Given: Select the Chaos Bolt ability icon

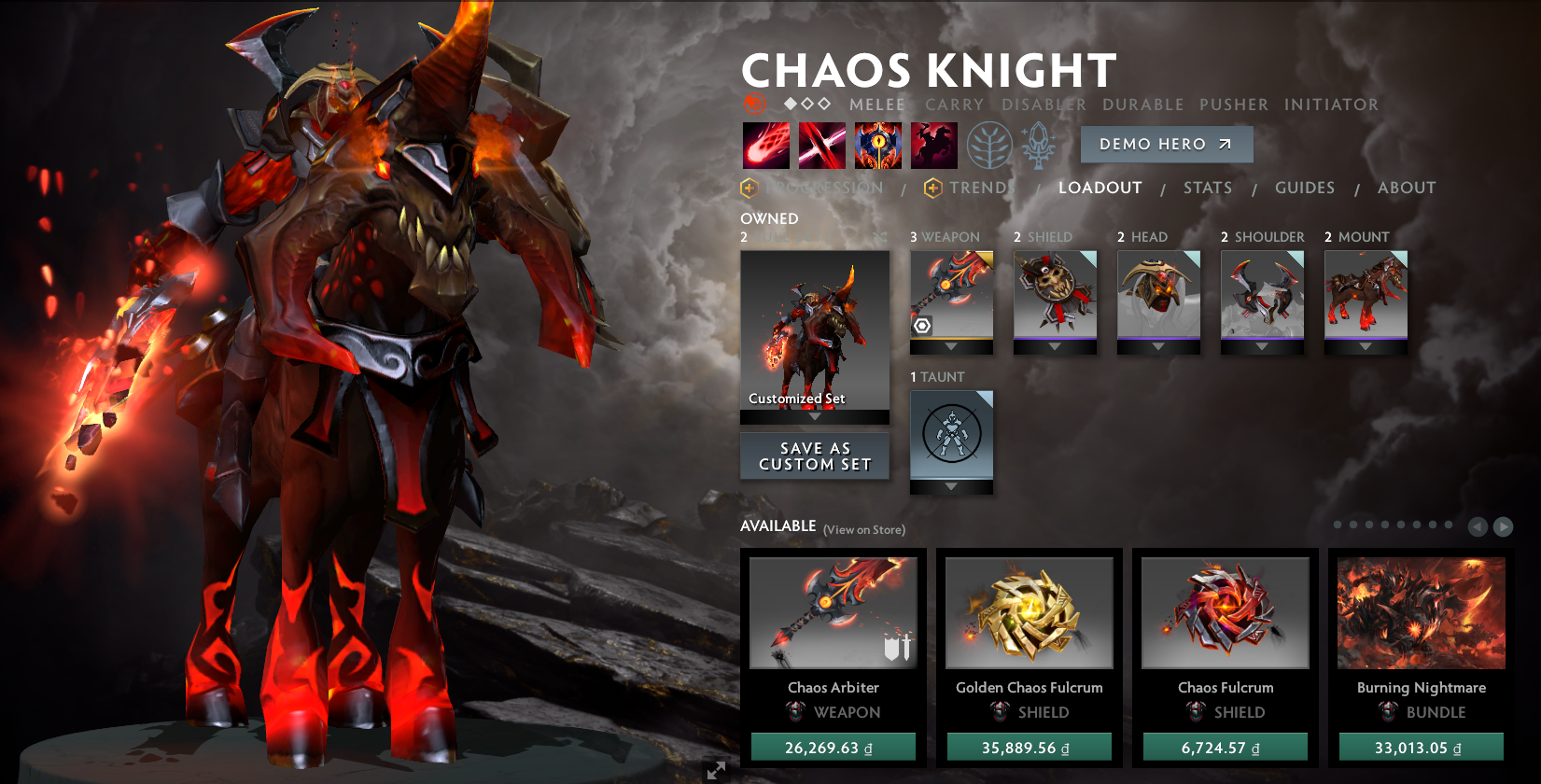Looking at the screenshot, I should [x=765, y=145].
